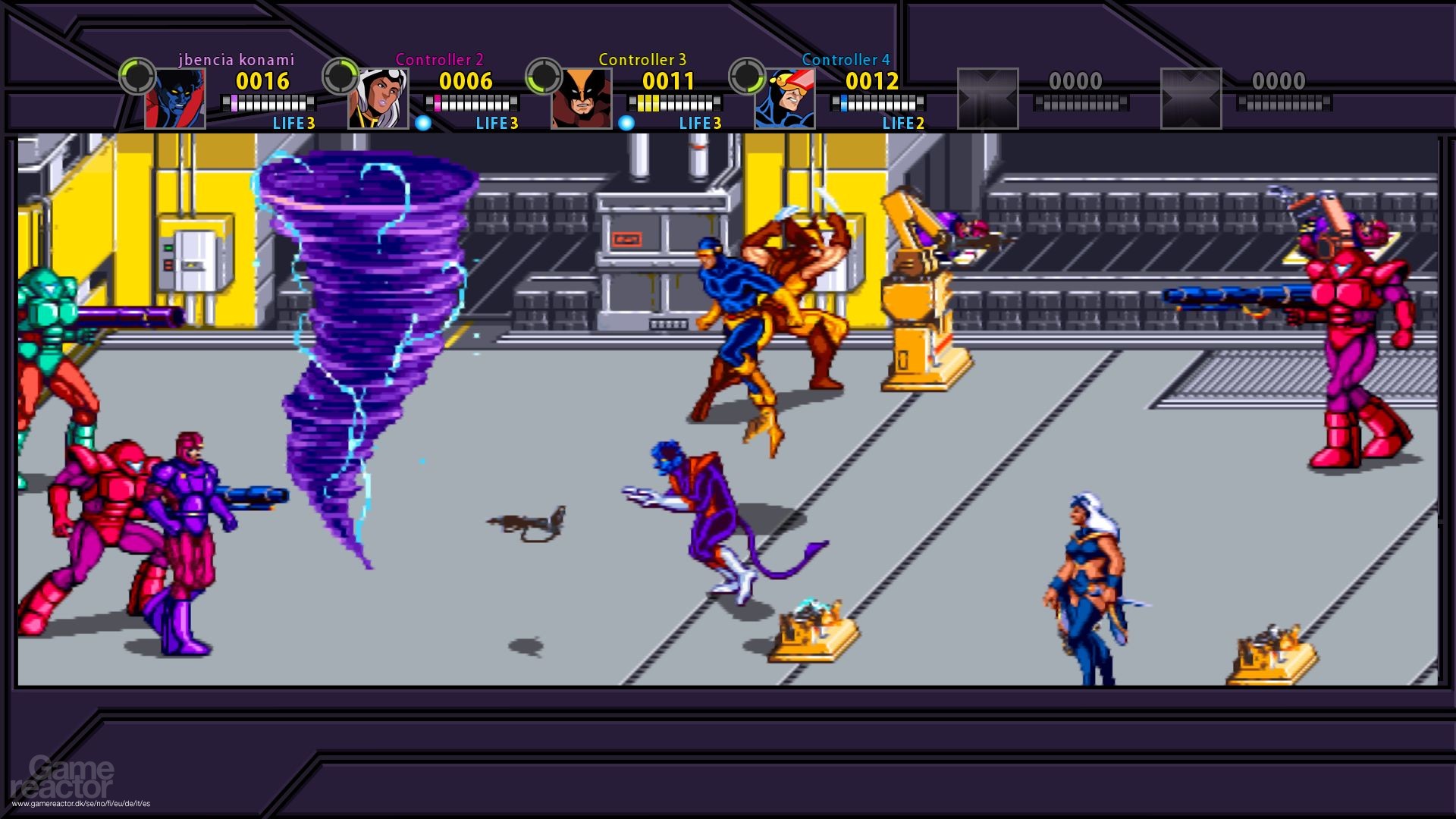Click the green power ring beside Nightcrawler's portrait
The height and width of the screenshot is (819, 1456).
coord(135,76)
